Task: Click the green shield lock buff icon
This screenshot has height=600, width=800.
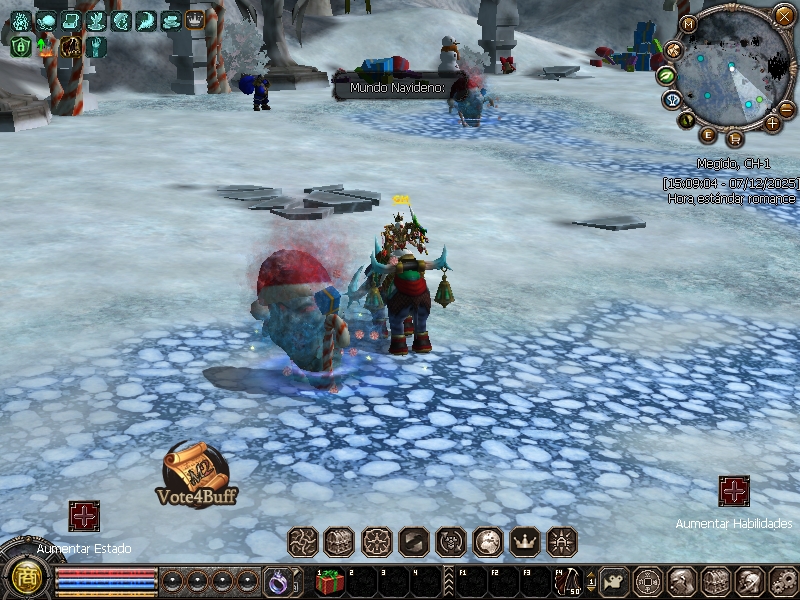Action: tap(20, 45)
